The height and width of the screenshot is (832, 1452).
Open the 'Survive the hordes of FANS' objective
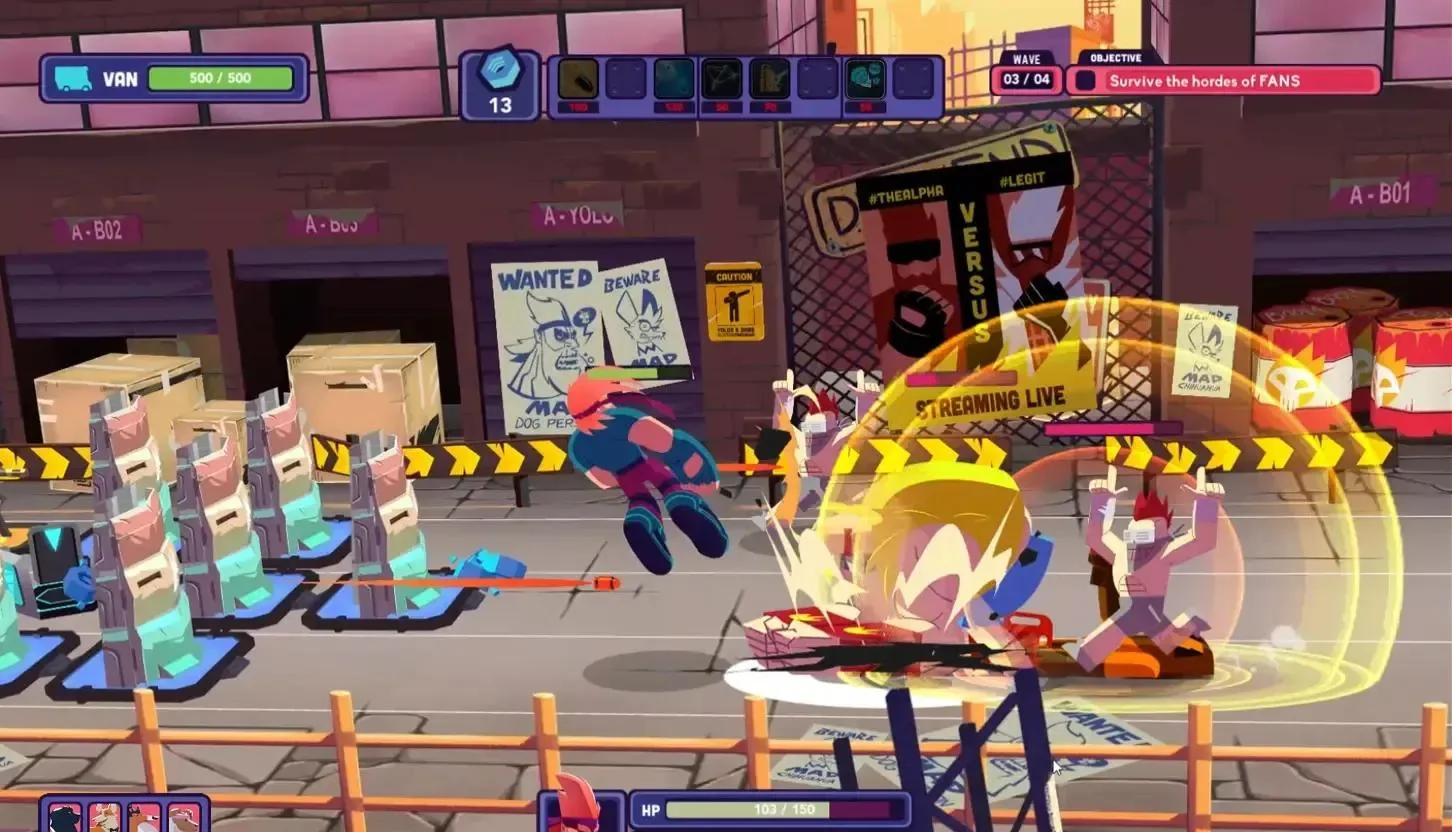[1222, 80]
